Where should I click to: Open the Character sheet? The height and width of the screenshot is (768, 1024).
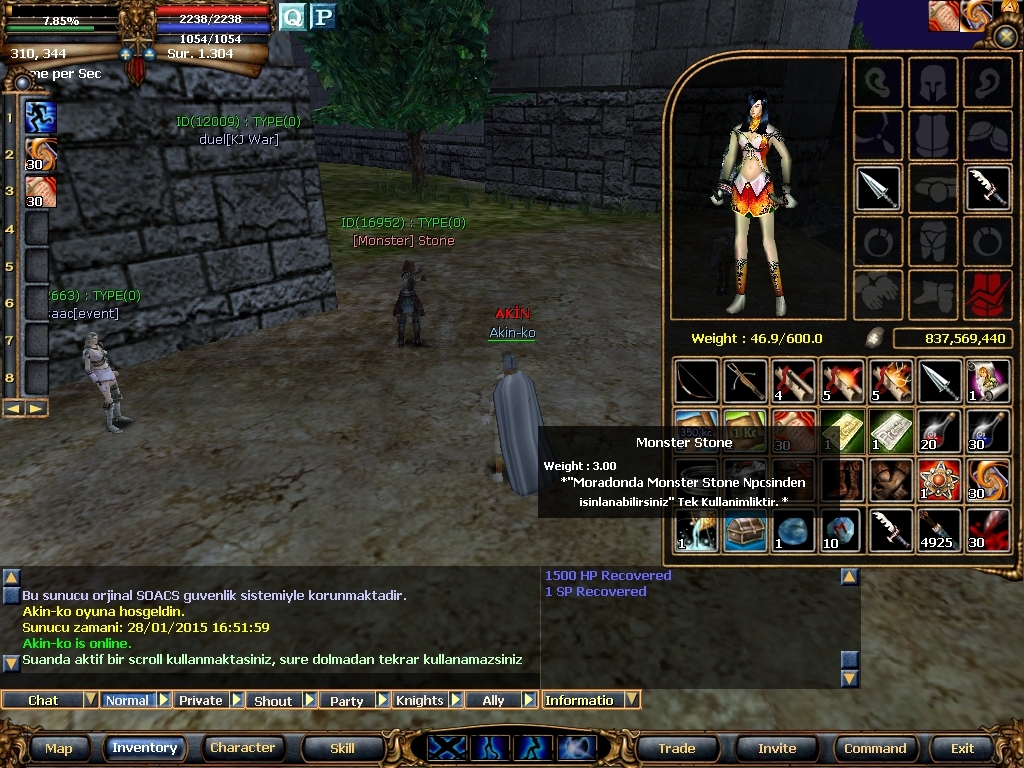pyautogui.click(x=242, y=748)
